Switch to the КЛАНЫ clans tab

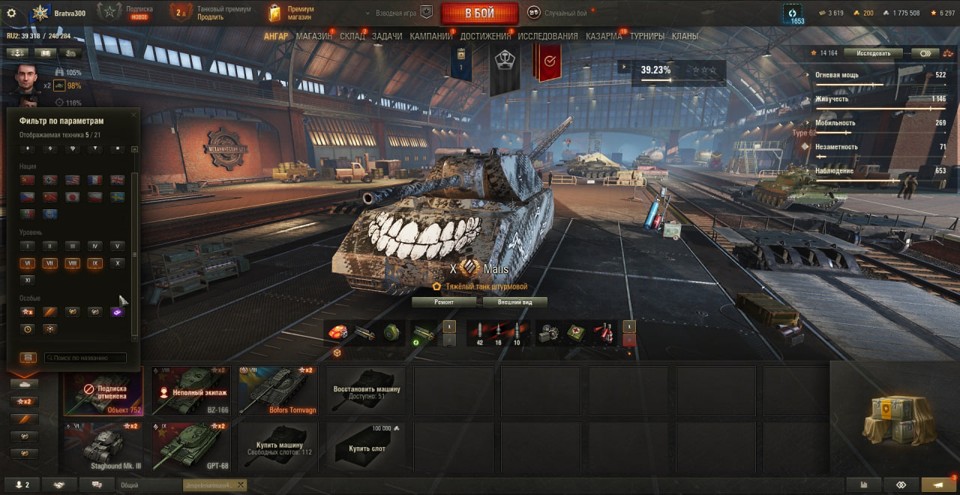pyautogui.click(x=685, y=36)
